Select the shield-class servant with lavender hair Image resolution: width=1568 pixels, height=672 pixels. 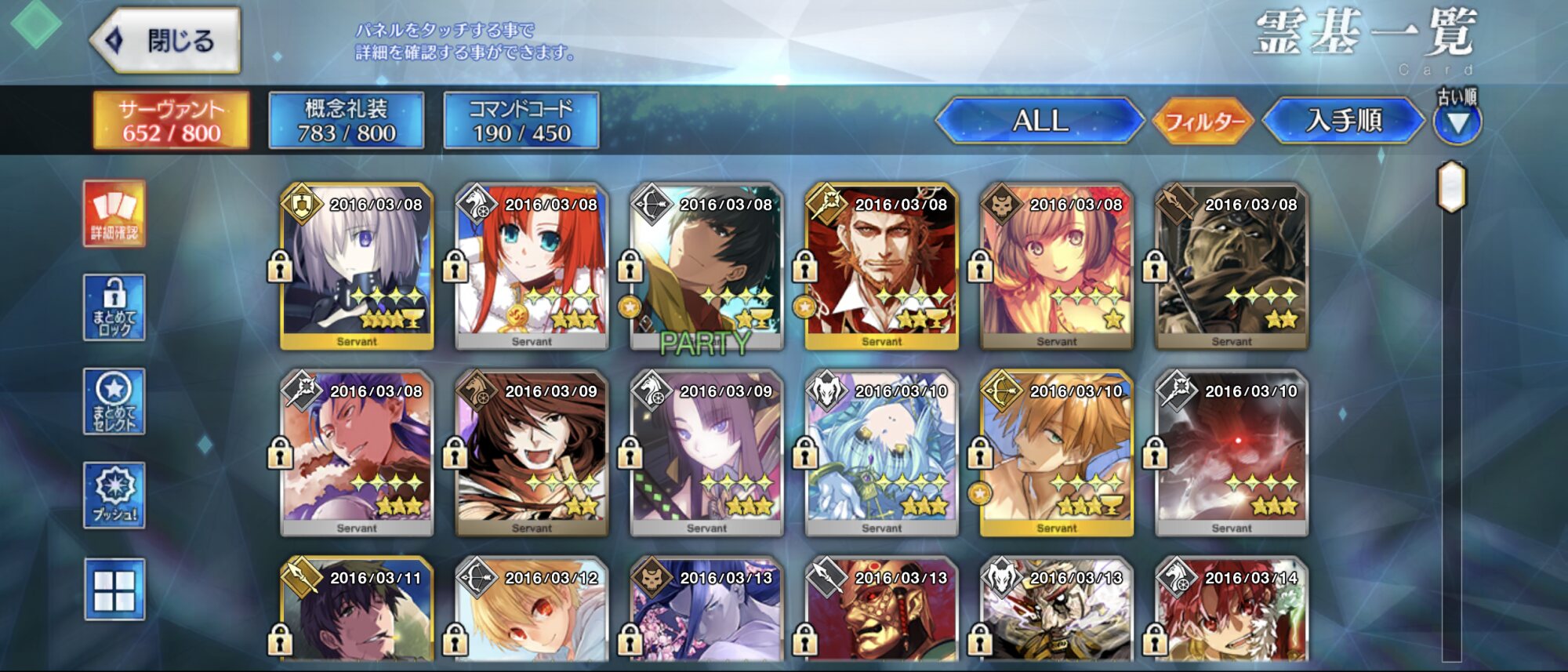[x=357, y=267]
